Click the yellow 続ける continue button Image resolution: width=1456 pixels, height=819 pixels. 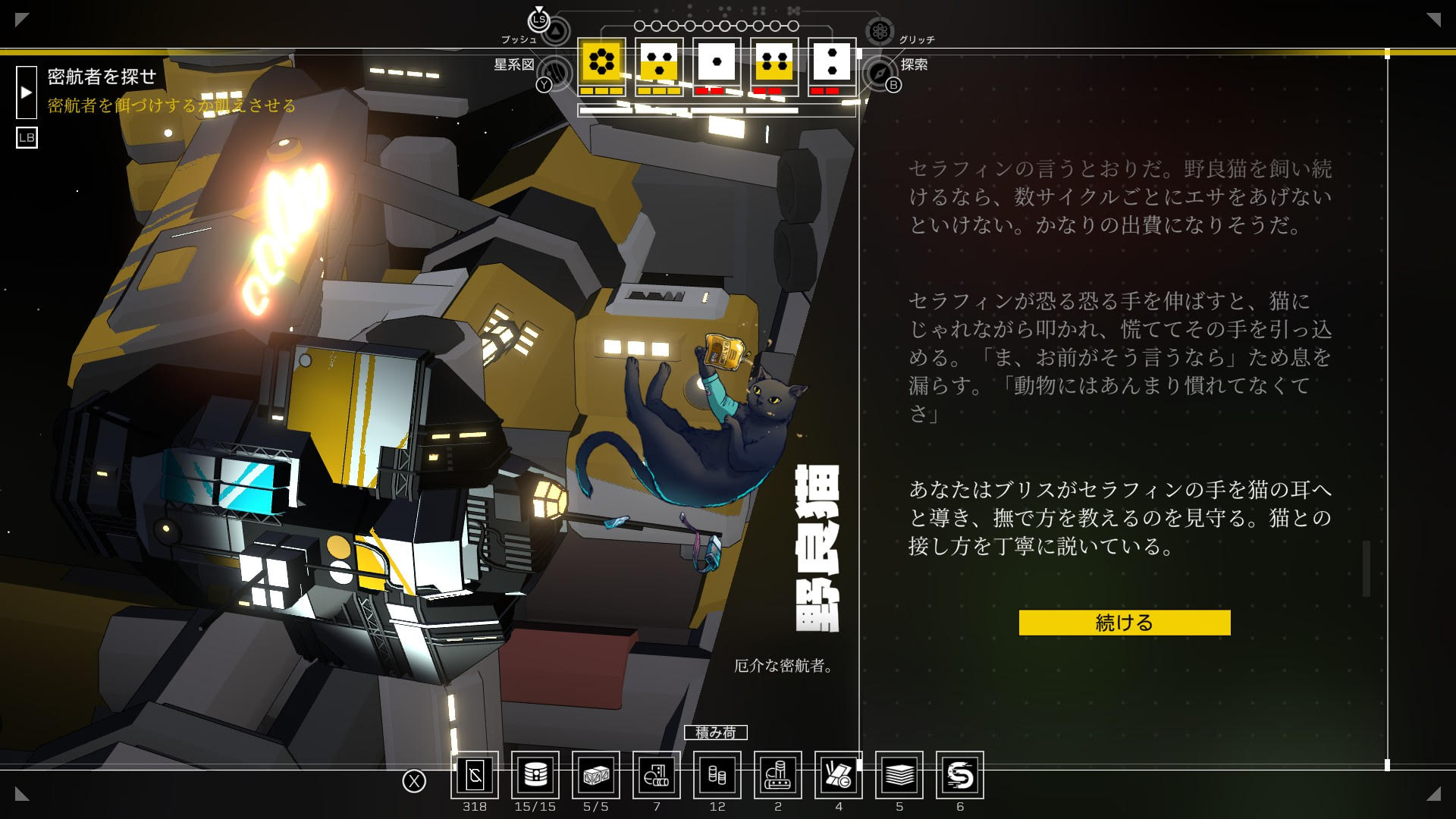(1124, 623)
